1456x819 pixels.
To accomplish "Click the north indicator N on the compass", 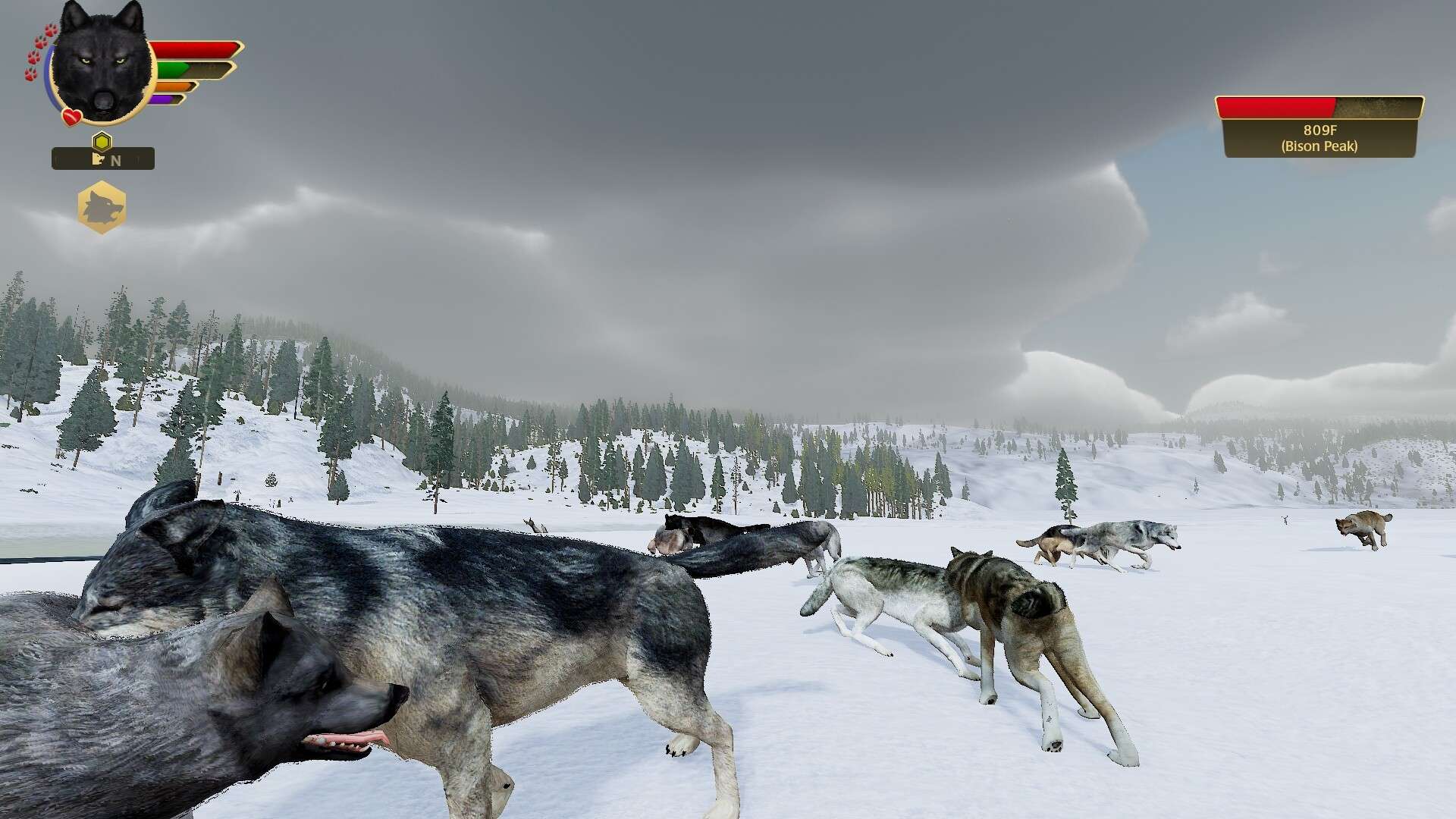I will tap(116, 160).
